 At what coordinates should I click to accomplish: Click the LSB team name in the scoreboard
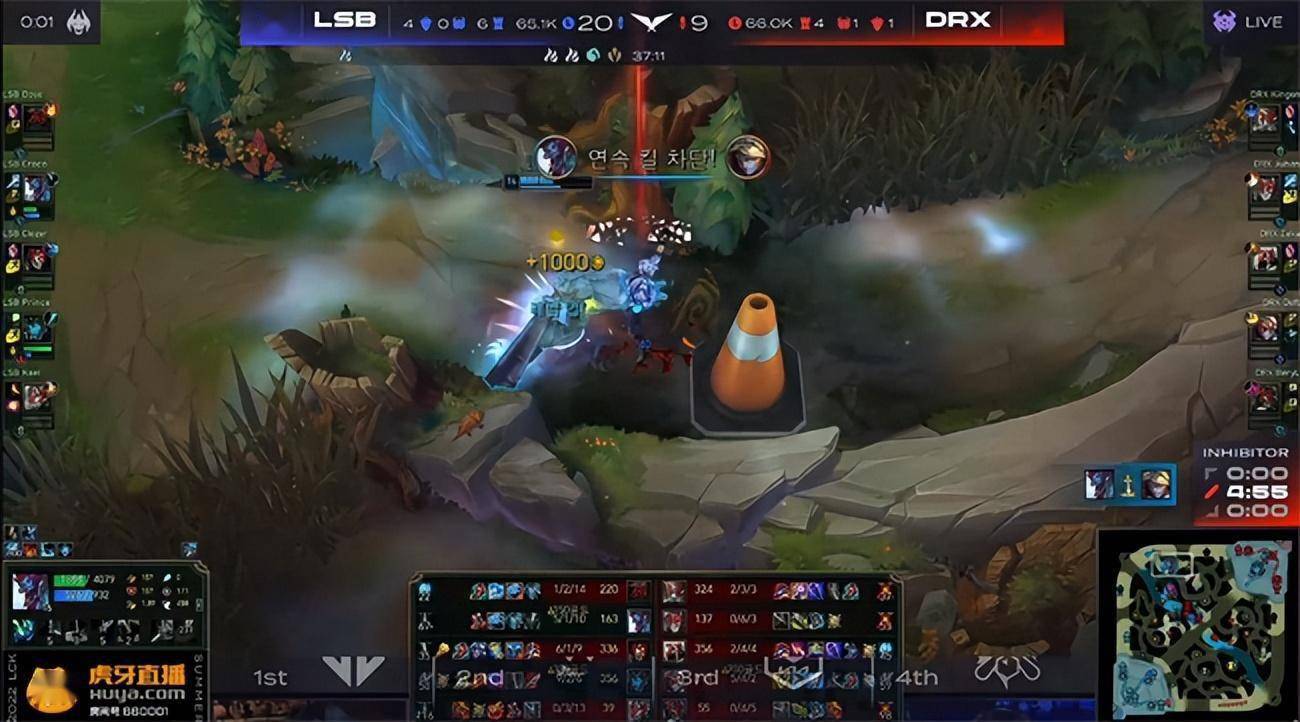point(345,18)
